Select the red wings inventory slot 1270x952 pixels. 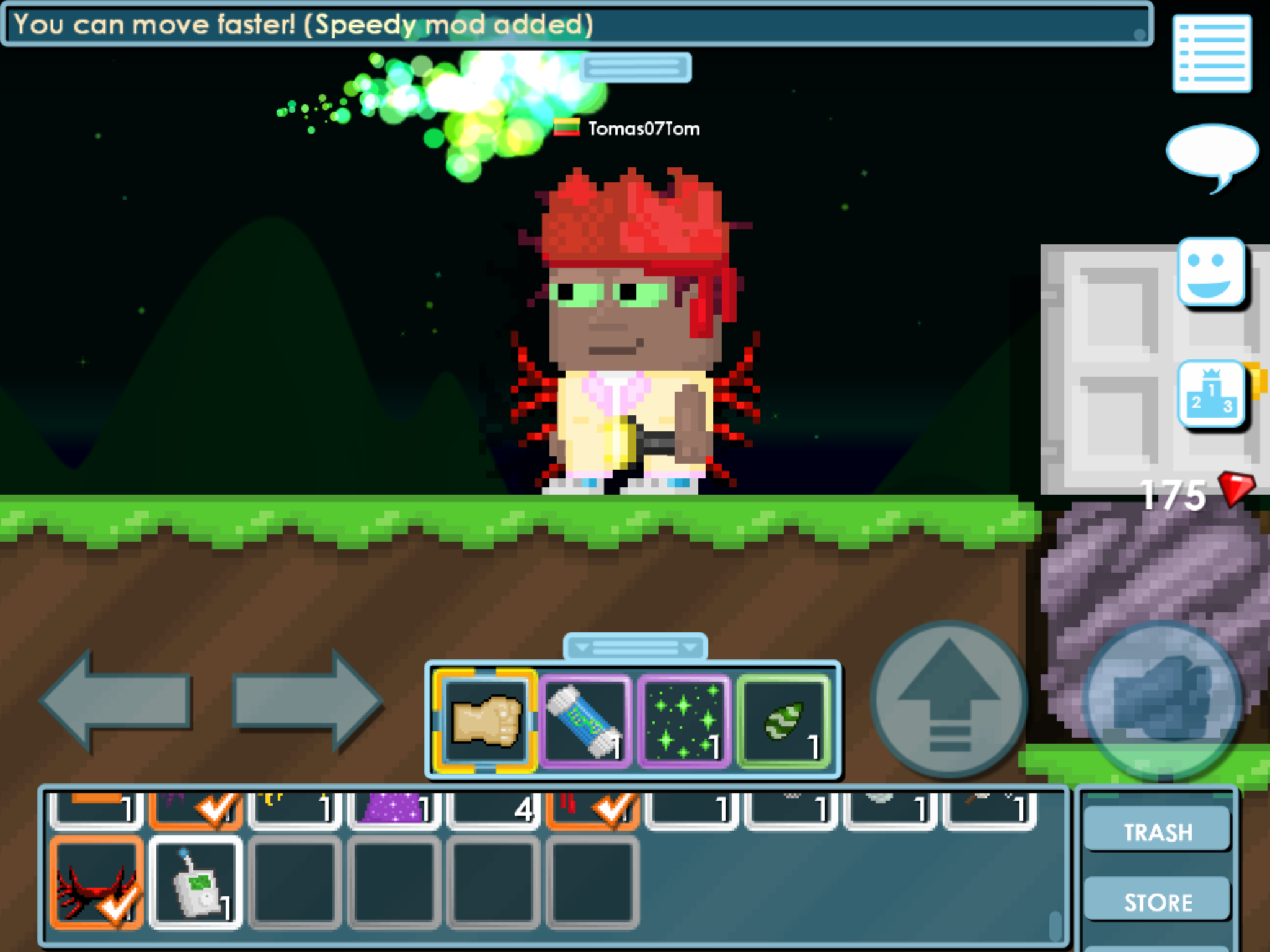coord(97,883)
